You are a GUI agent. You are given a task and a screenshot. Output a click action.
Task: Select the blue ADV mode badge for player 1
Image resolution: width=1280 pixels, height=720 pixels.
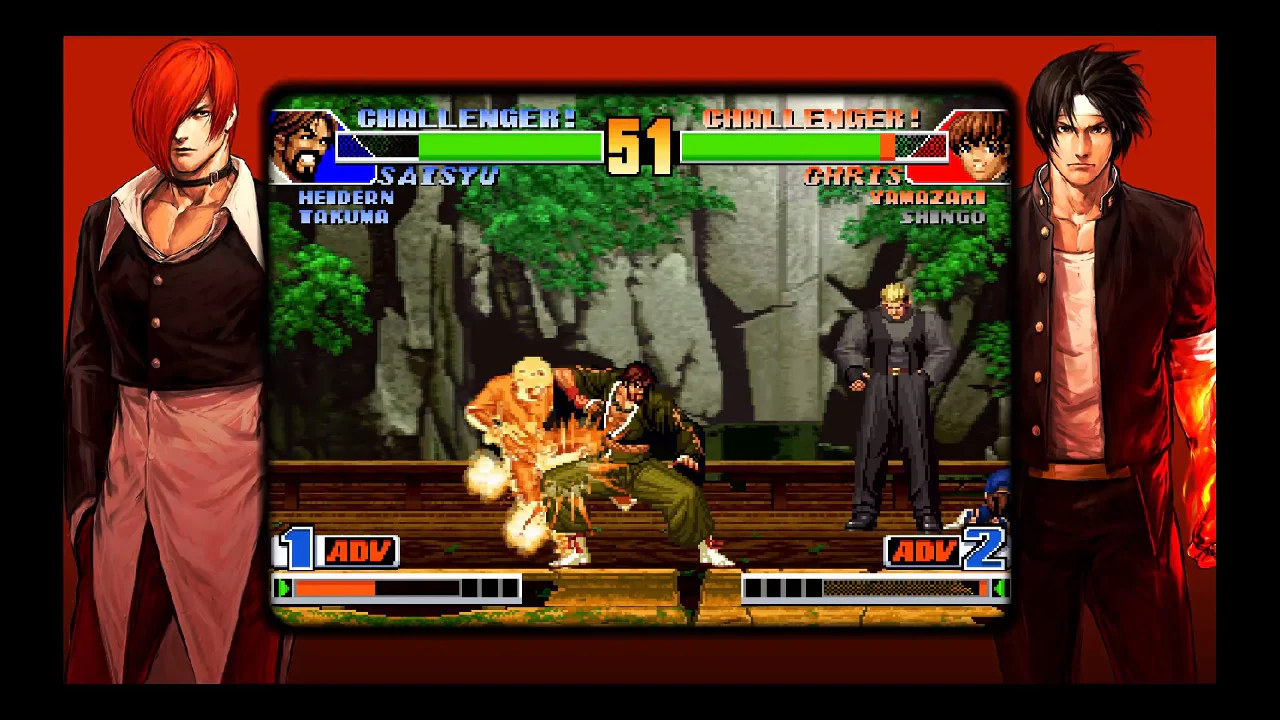358,549
